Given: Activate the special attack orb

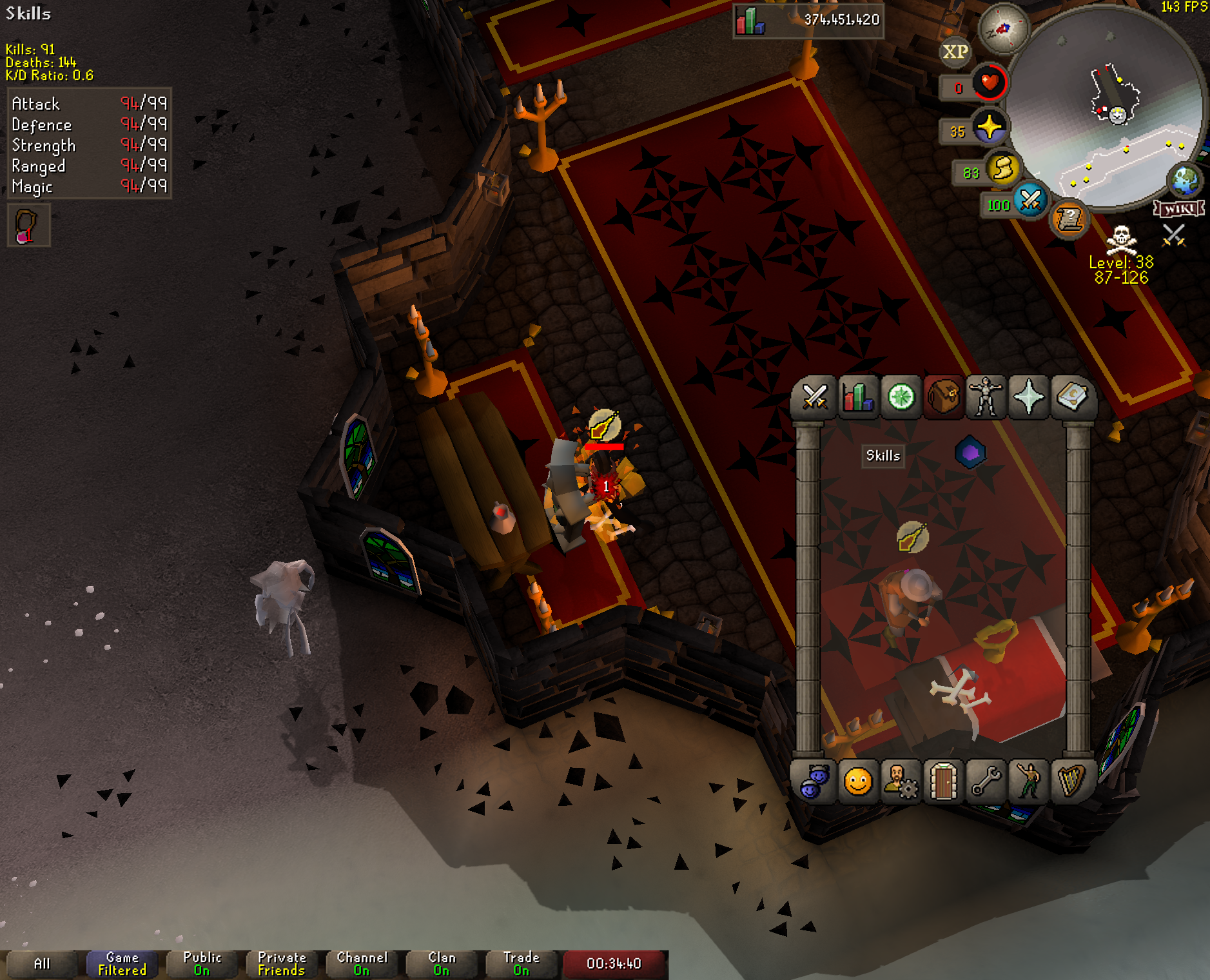Looking at the screenshot, I should coord(1030,200).
